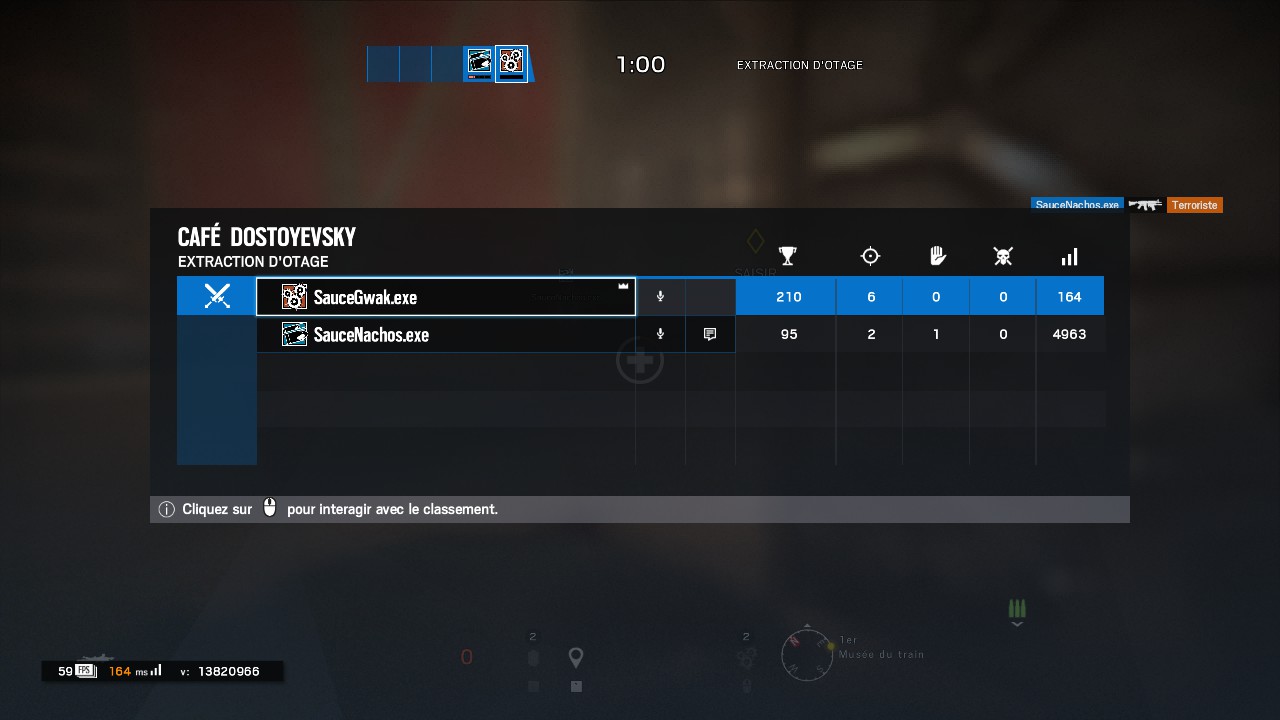Click the highlighted current round card
1280x720 pixels.
point(511,63)
